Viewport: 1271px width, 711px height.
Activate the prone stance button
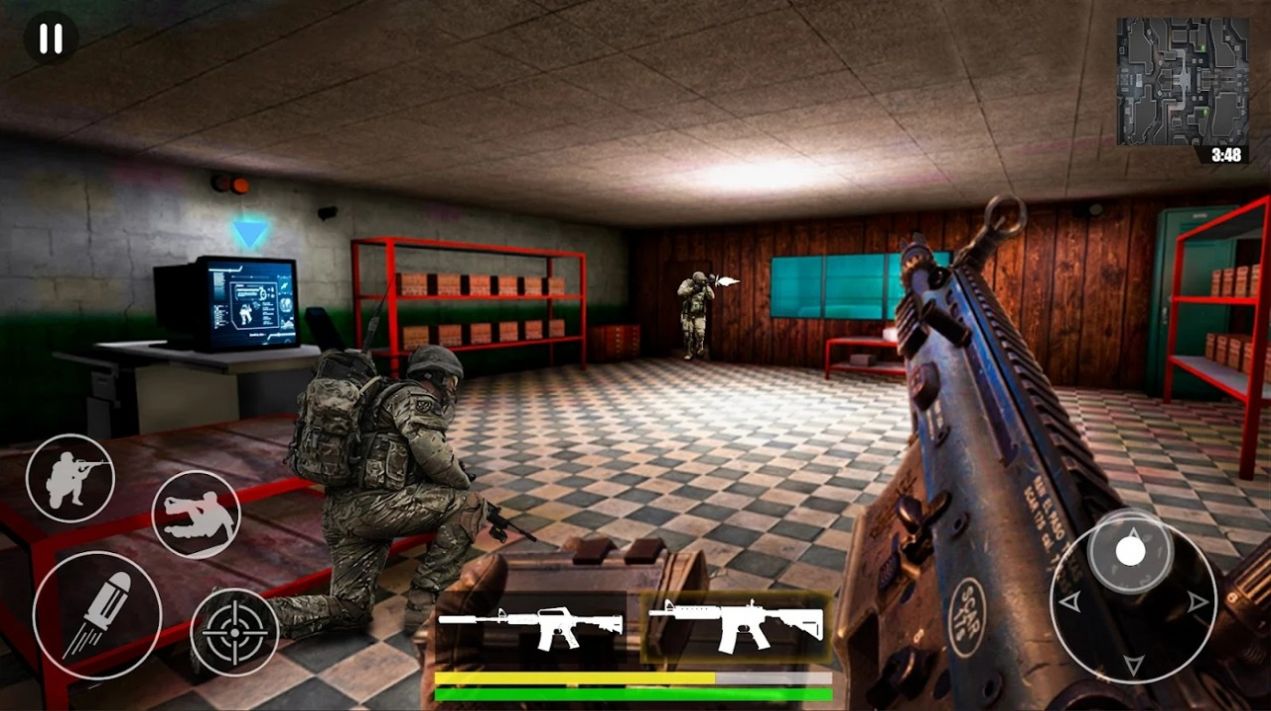coord(196,514)
